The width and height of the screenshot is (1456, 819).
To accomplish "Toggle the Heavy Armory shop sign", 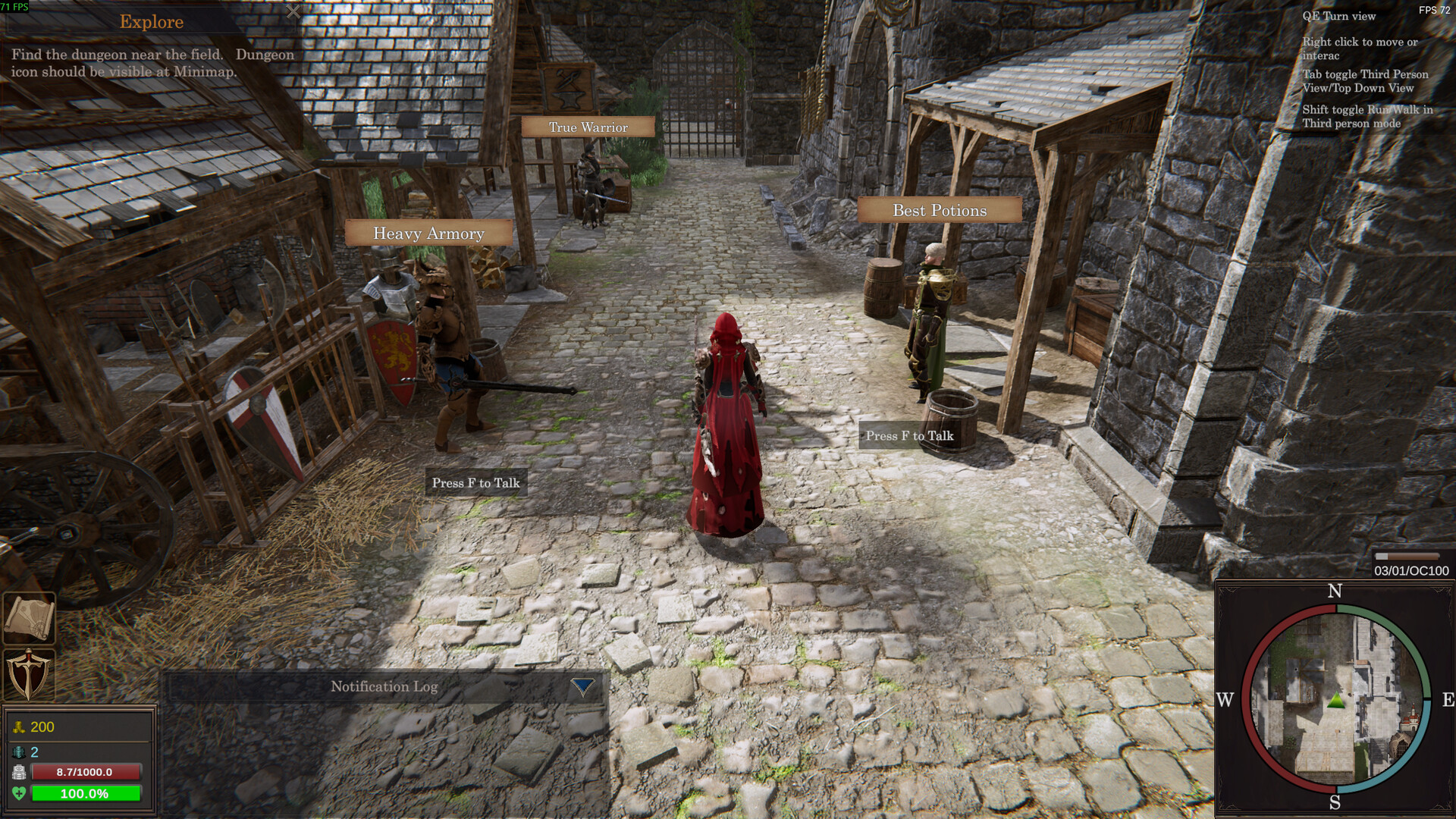I will coord(428,234).
